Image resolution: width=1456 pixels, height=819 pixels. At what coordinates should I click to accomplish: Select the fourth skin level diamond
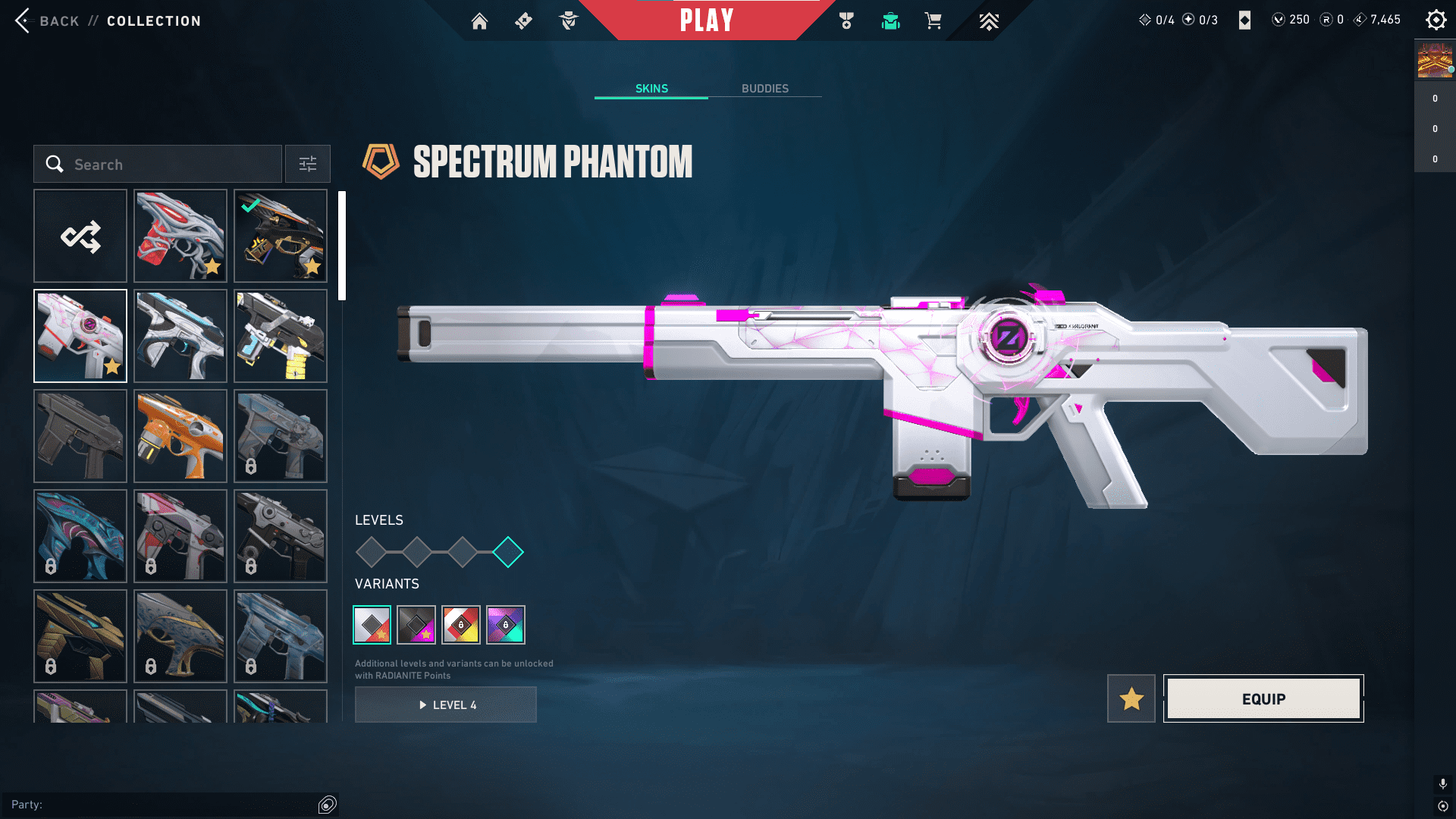coord(508,552)
